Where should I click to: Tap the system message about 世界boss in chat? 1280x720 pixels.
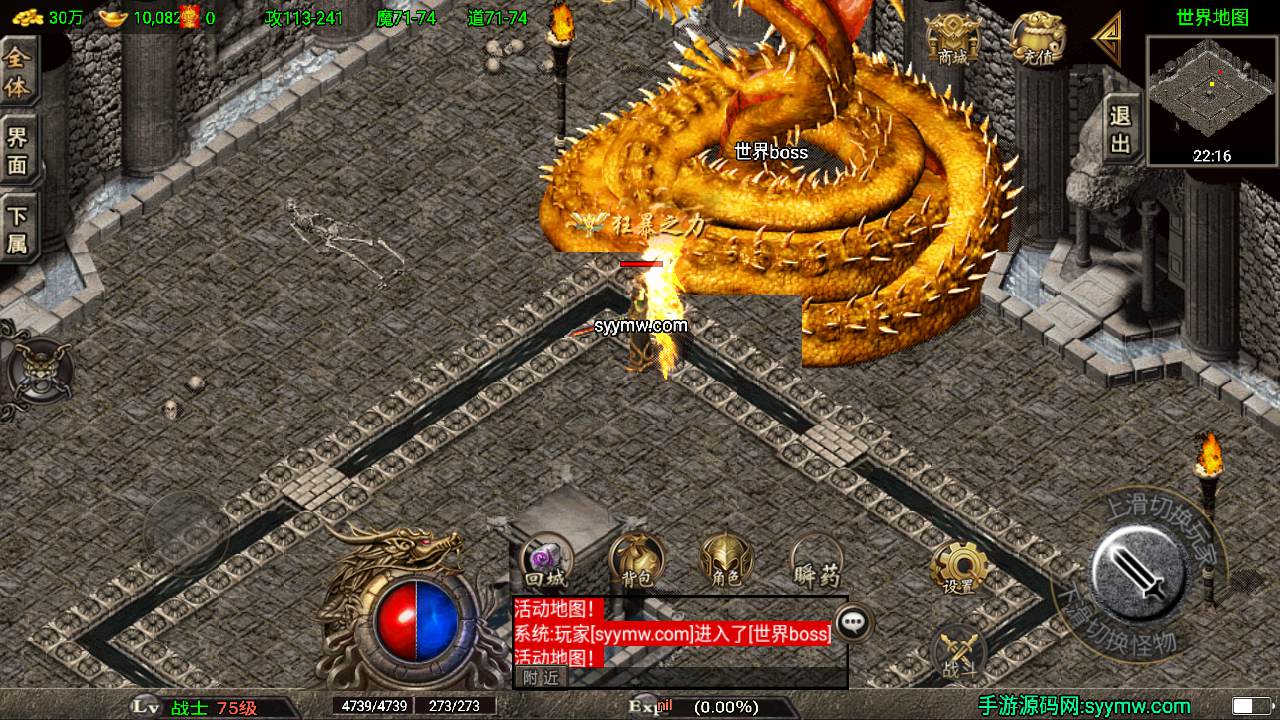click(x=672, y=633)
